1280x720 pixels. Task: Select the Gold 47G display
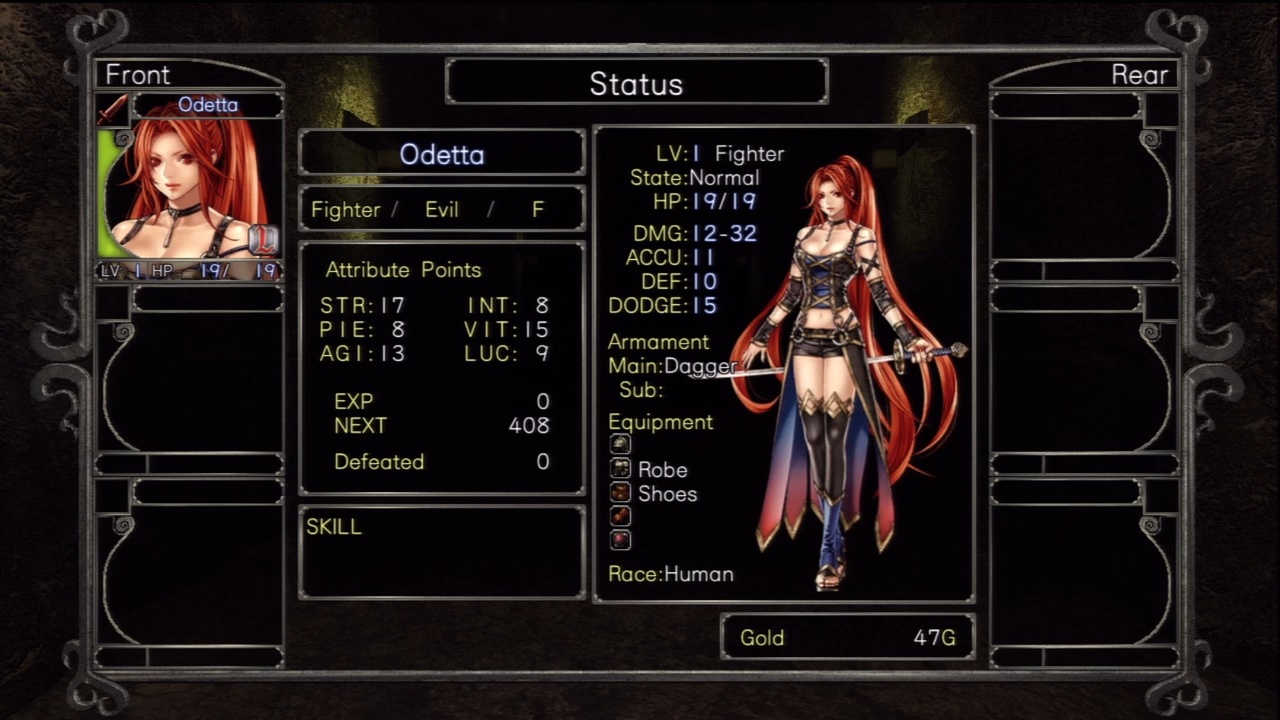pos(846,637)
